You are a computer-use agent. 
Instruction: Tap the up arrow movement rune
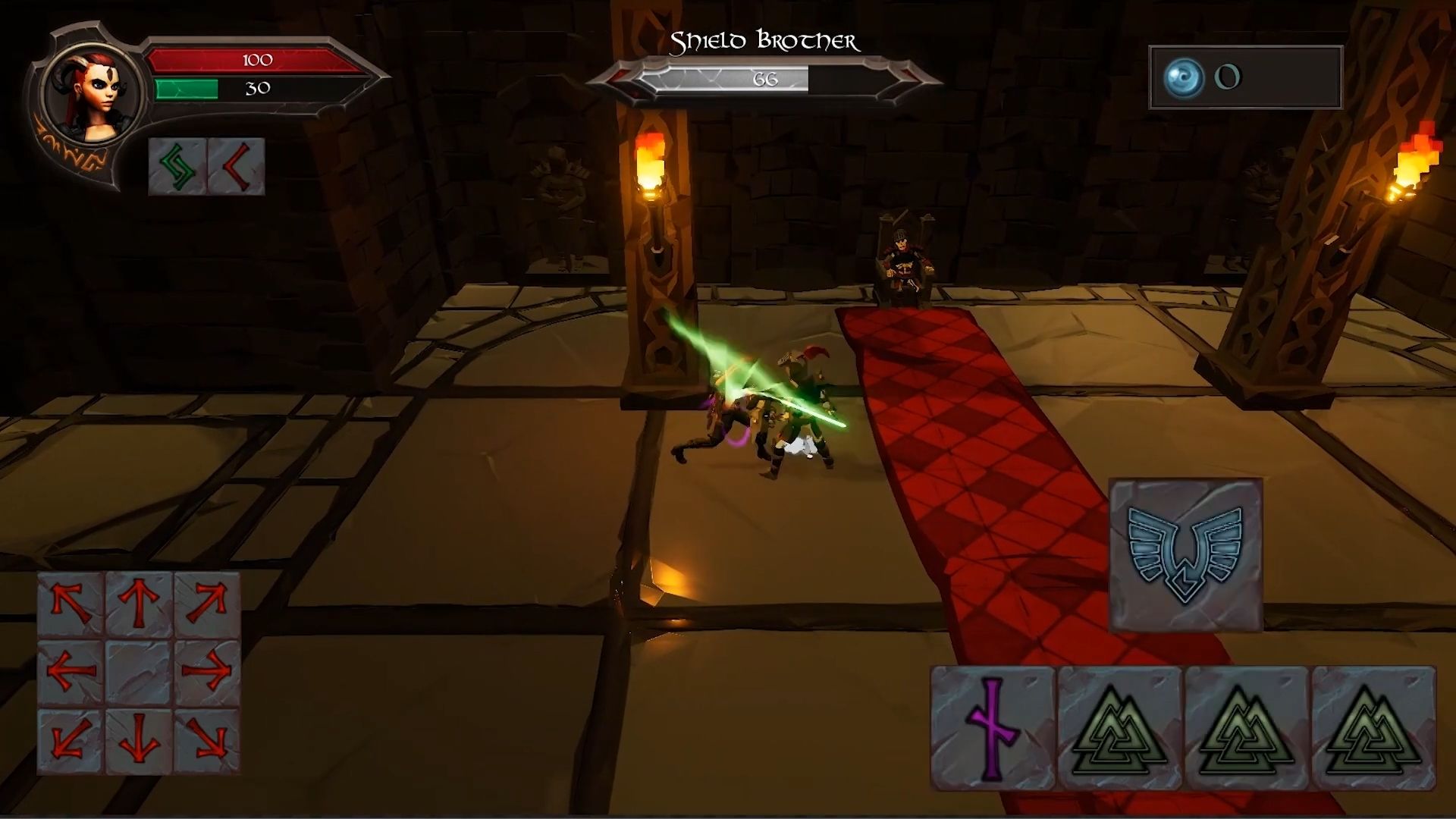(139, 604)
